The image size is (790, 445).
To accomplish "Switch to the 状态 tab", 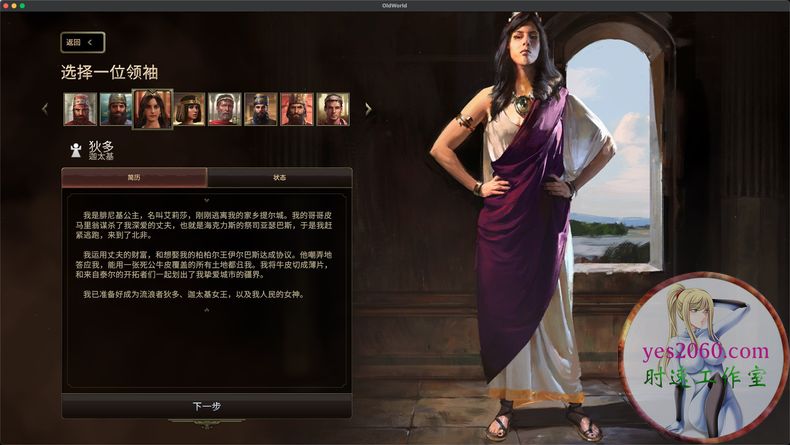I will pos(279,177).
